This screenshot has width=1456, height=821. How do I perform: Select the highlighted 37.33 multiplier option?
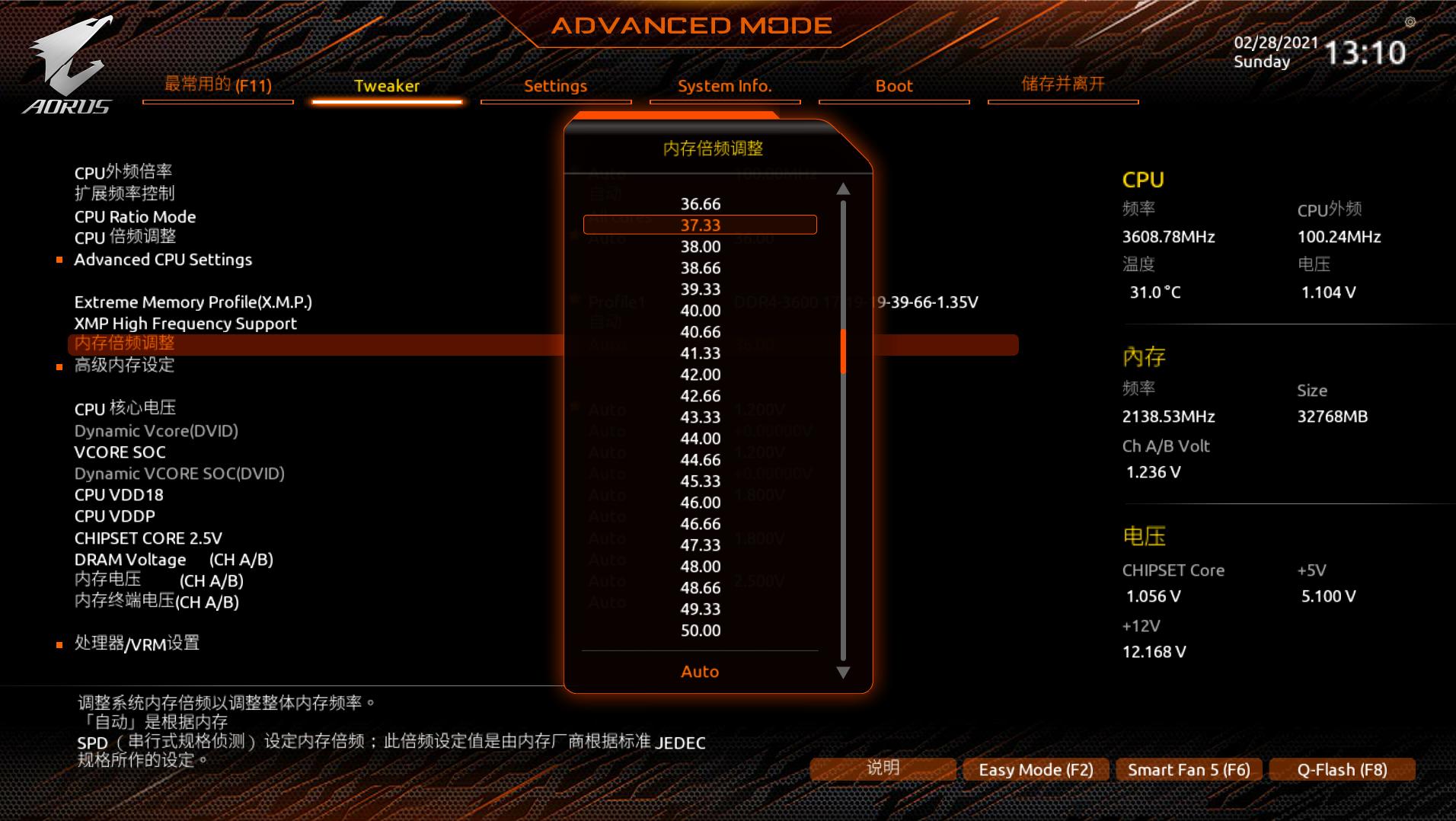coord(700,225)
